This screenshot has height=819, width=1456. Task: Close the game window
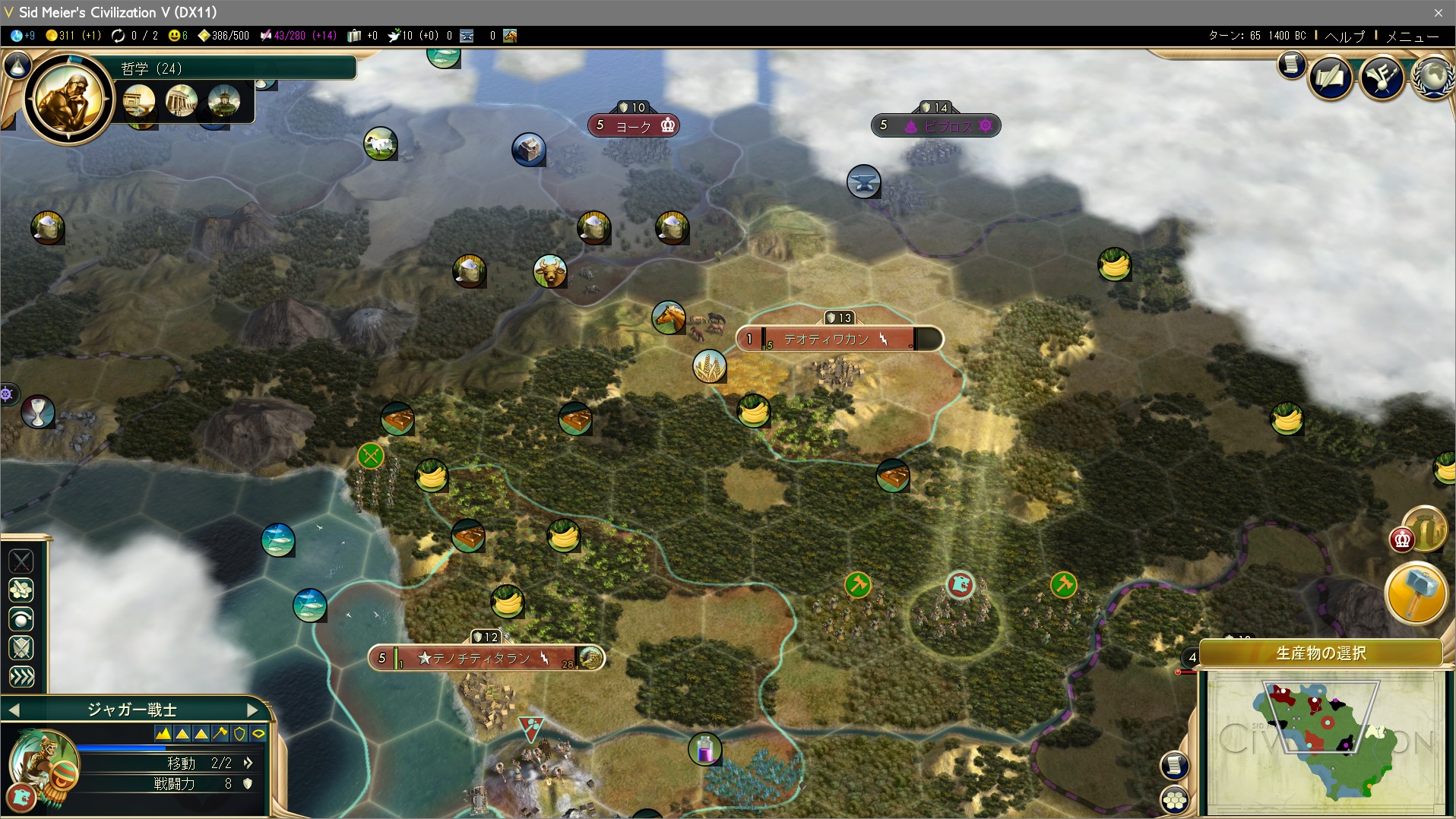click(x=1438, y=12)
